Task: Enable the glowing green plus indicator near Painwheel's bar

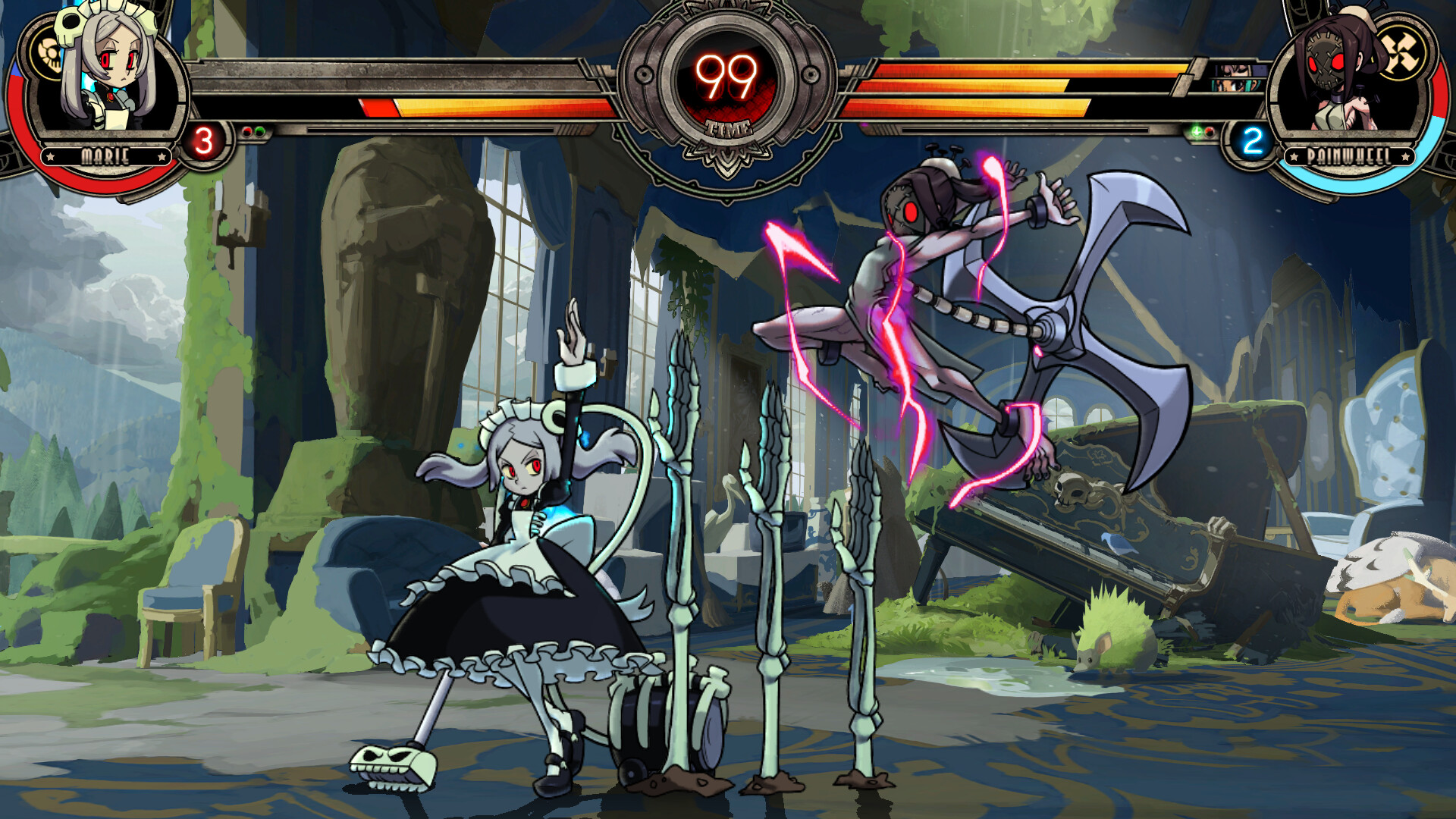Action: point(1196,132)
